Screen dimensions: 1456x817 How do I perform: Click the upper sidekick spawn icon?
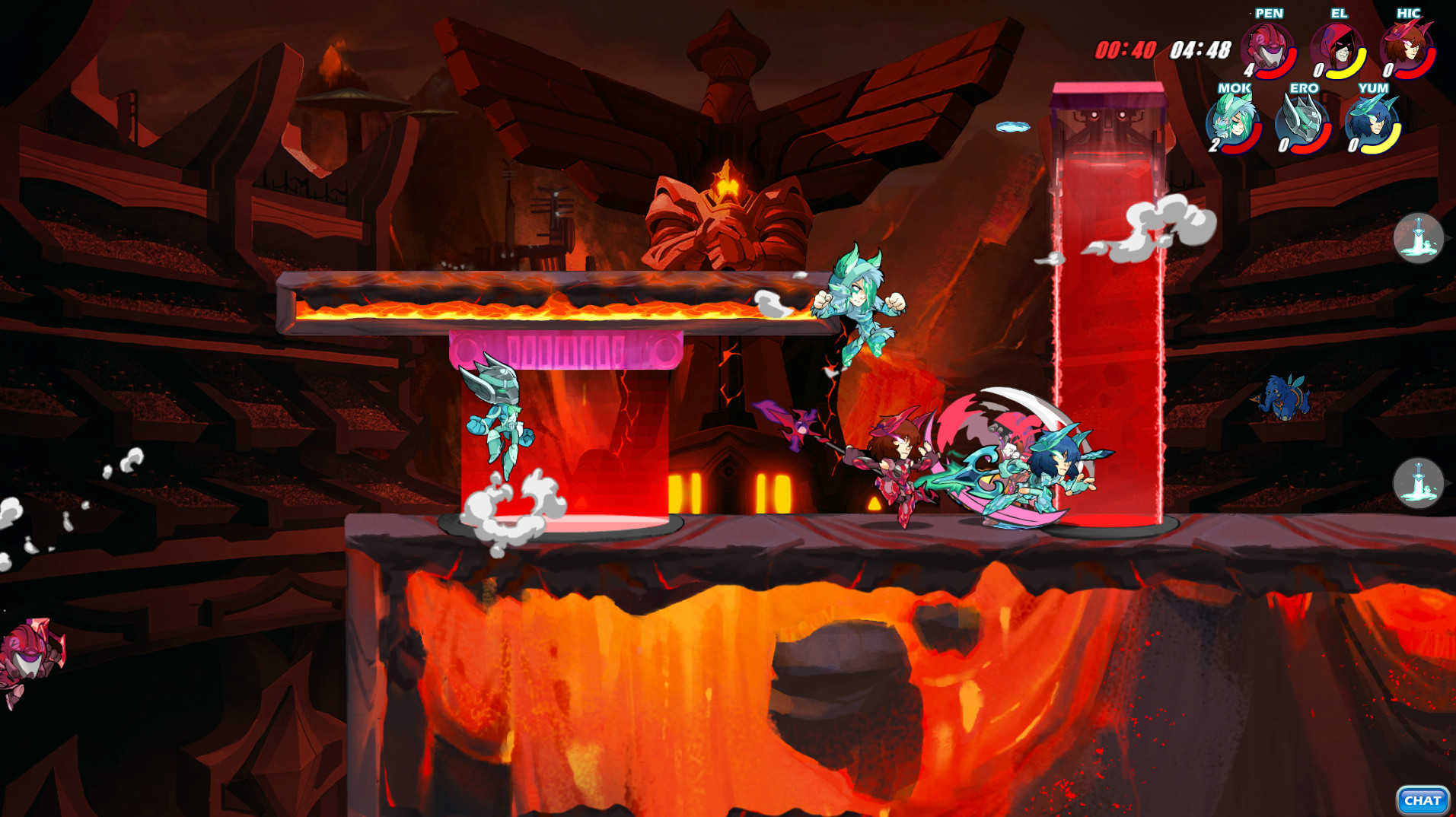1418,239
